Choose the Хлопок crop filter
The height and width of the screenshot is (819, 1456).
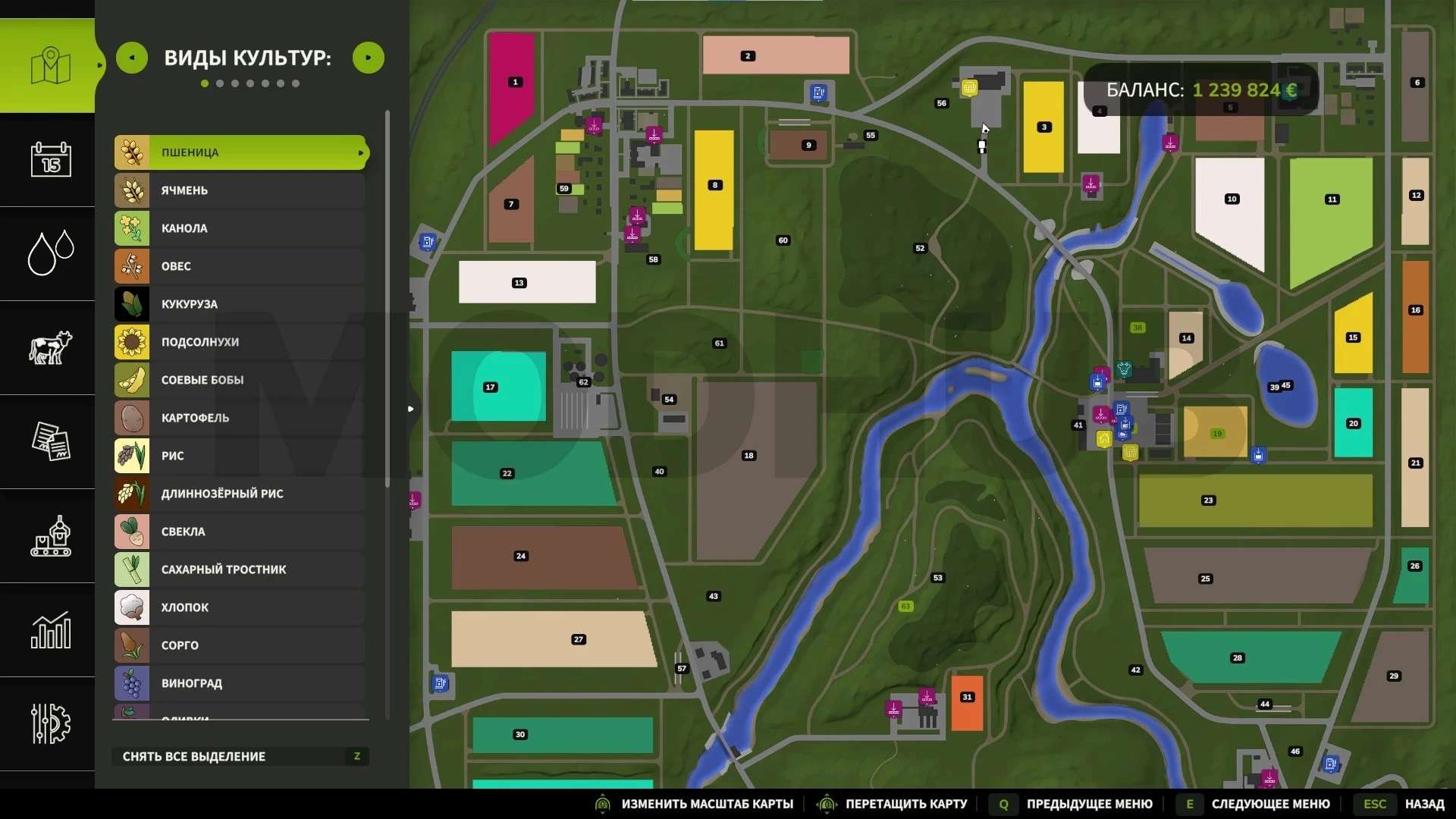(x=240, y=607)
